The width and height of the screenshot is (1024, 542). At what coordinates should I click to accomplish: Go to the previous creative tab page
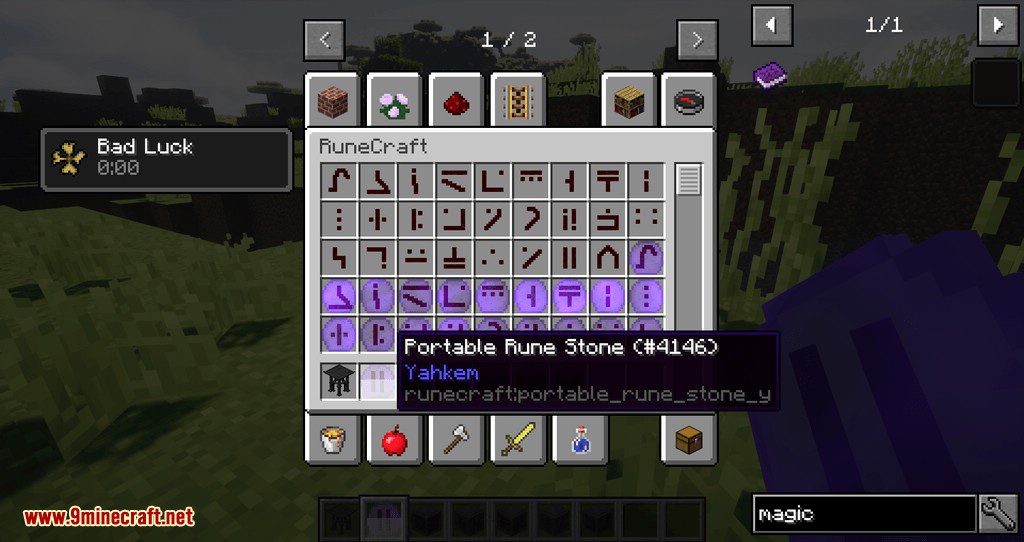point(325,41)
